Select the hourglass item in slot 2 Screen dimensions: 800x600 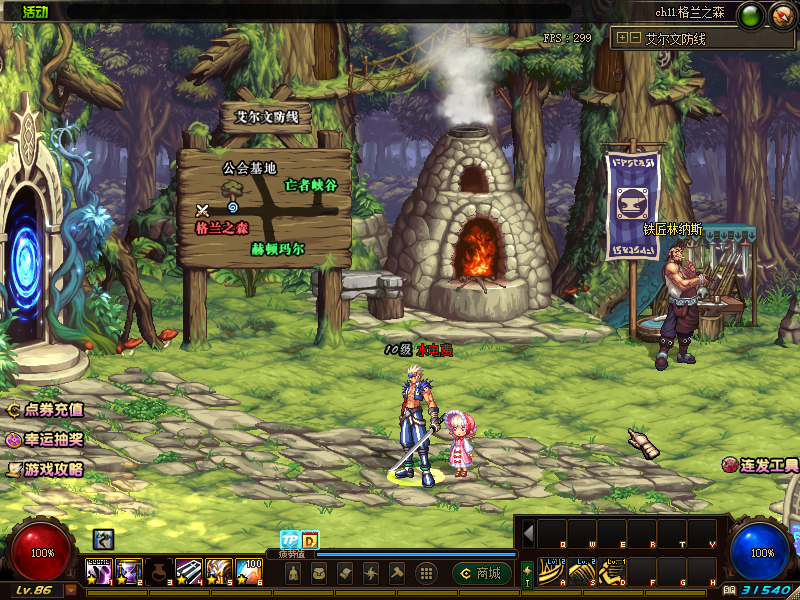coord(130,571)
